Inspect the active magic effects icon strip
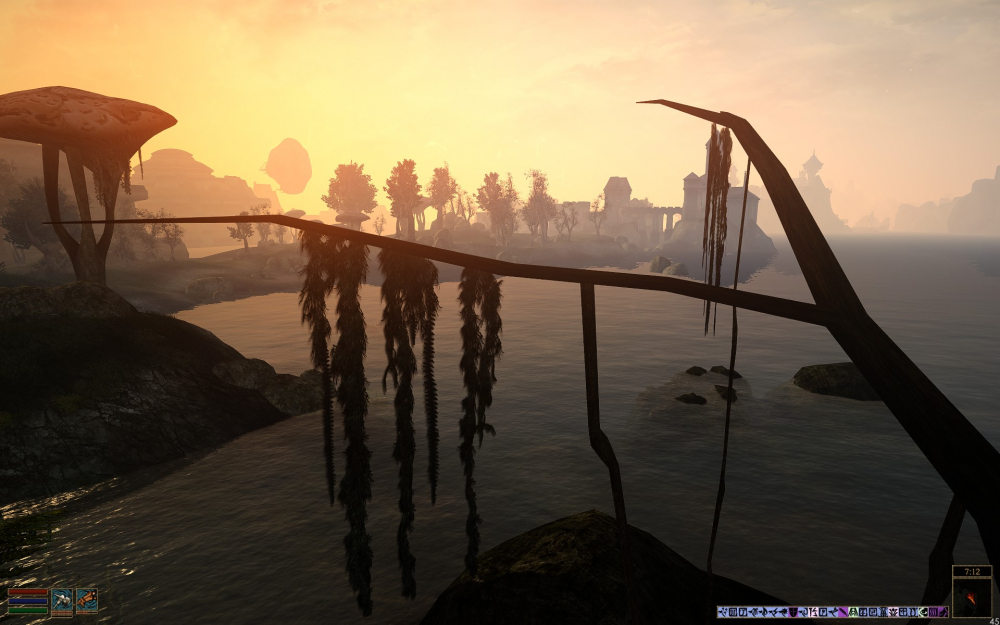This screenshot has height=625, width=1000. tap(832, 611)
